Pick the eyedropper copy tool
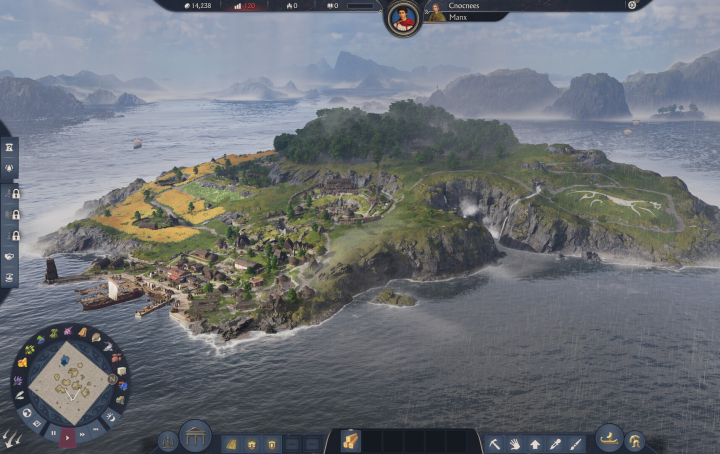Screen dimensions: 720x454 coord(555,443)
